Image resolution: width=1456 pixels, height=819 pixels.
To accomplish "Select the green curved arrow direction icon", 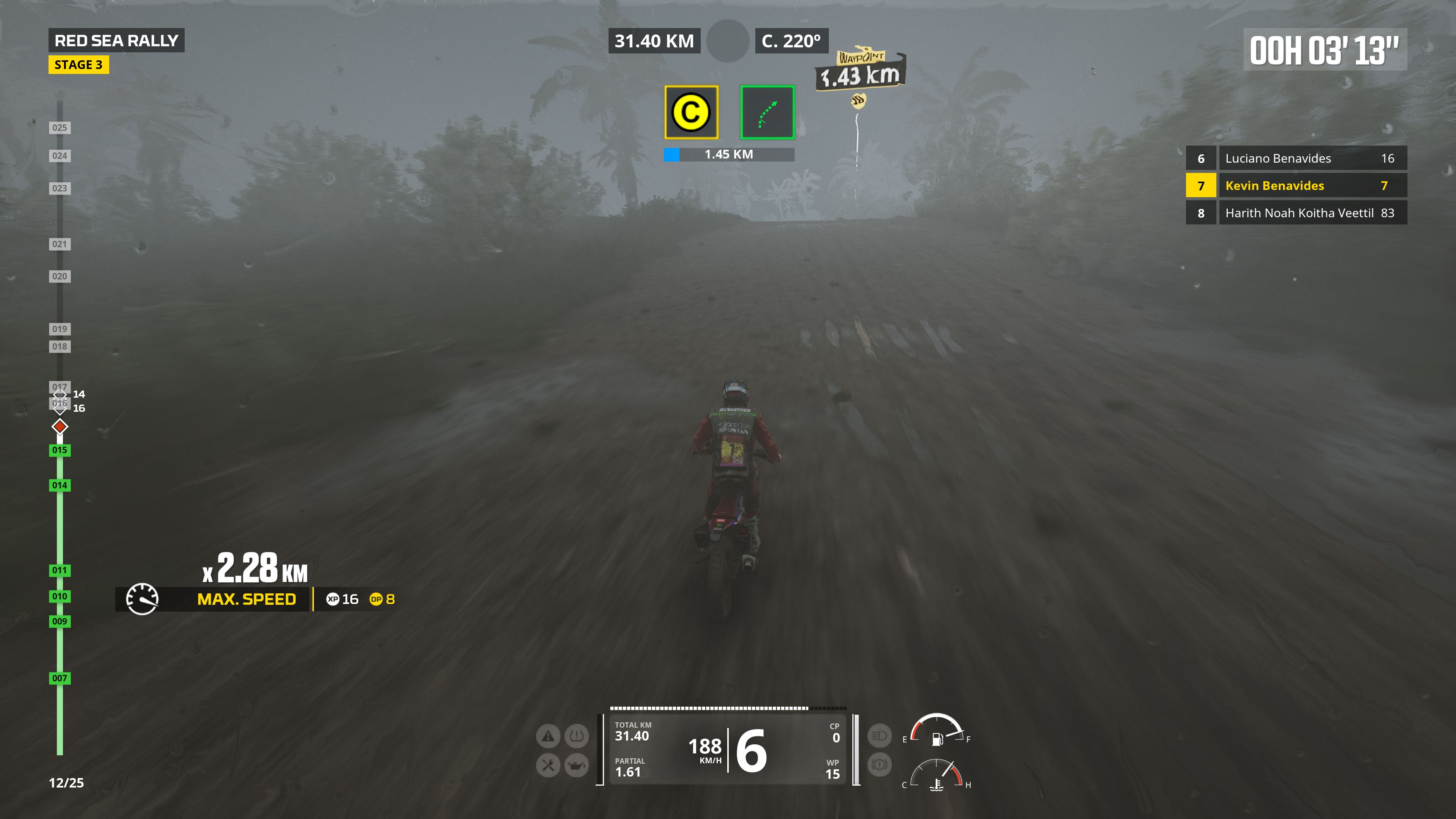I will click(x=767, y=112).
